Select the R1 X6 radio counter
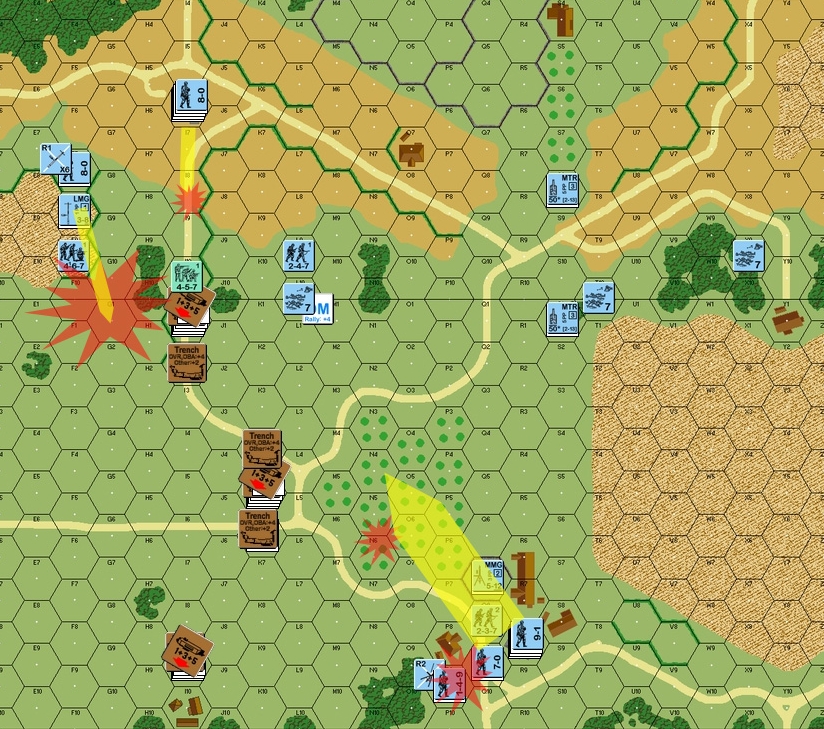This screenshot has height=729, width=824. pyautogui.click(x=55, y=160)
